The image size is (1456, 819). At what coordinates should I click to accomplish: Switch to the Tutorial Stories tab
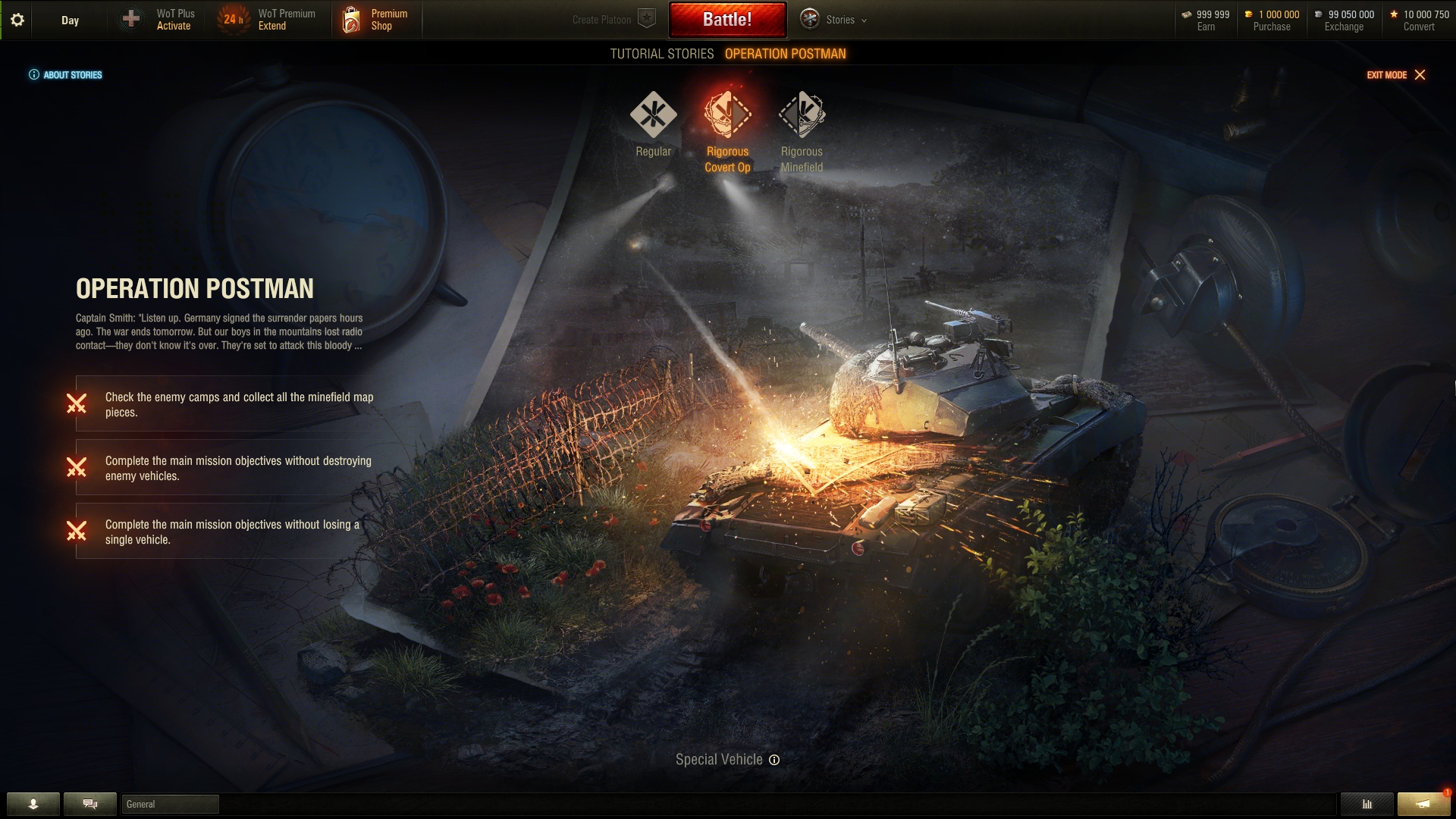point(661,54)
